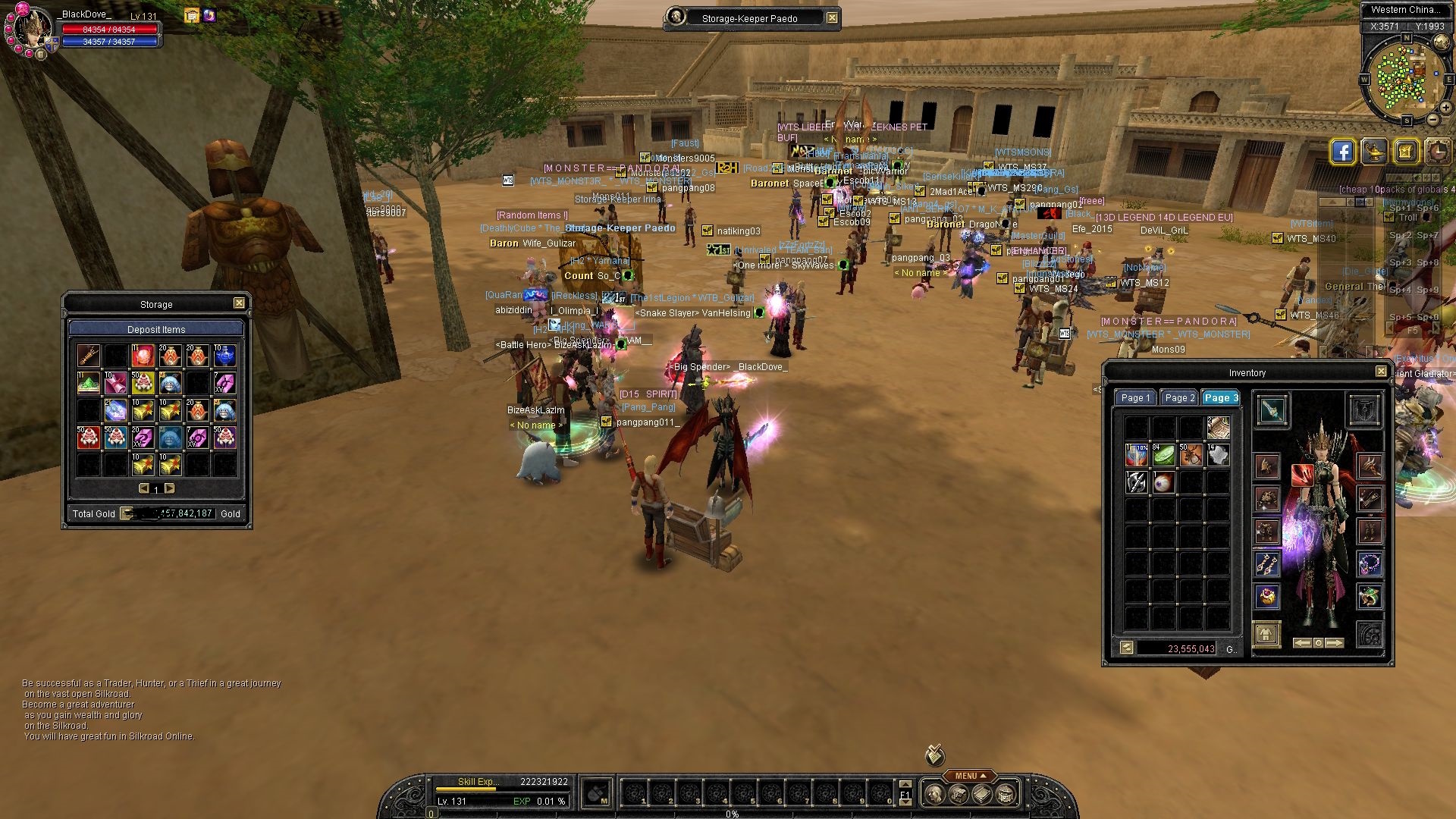
Task: Close the Storage-Keeper Paedo target bar
Action: [x=832, y=18]
